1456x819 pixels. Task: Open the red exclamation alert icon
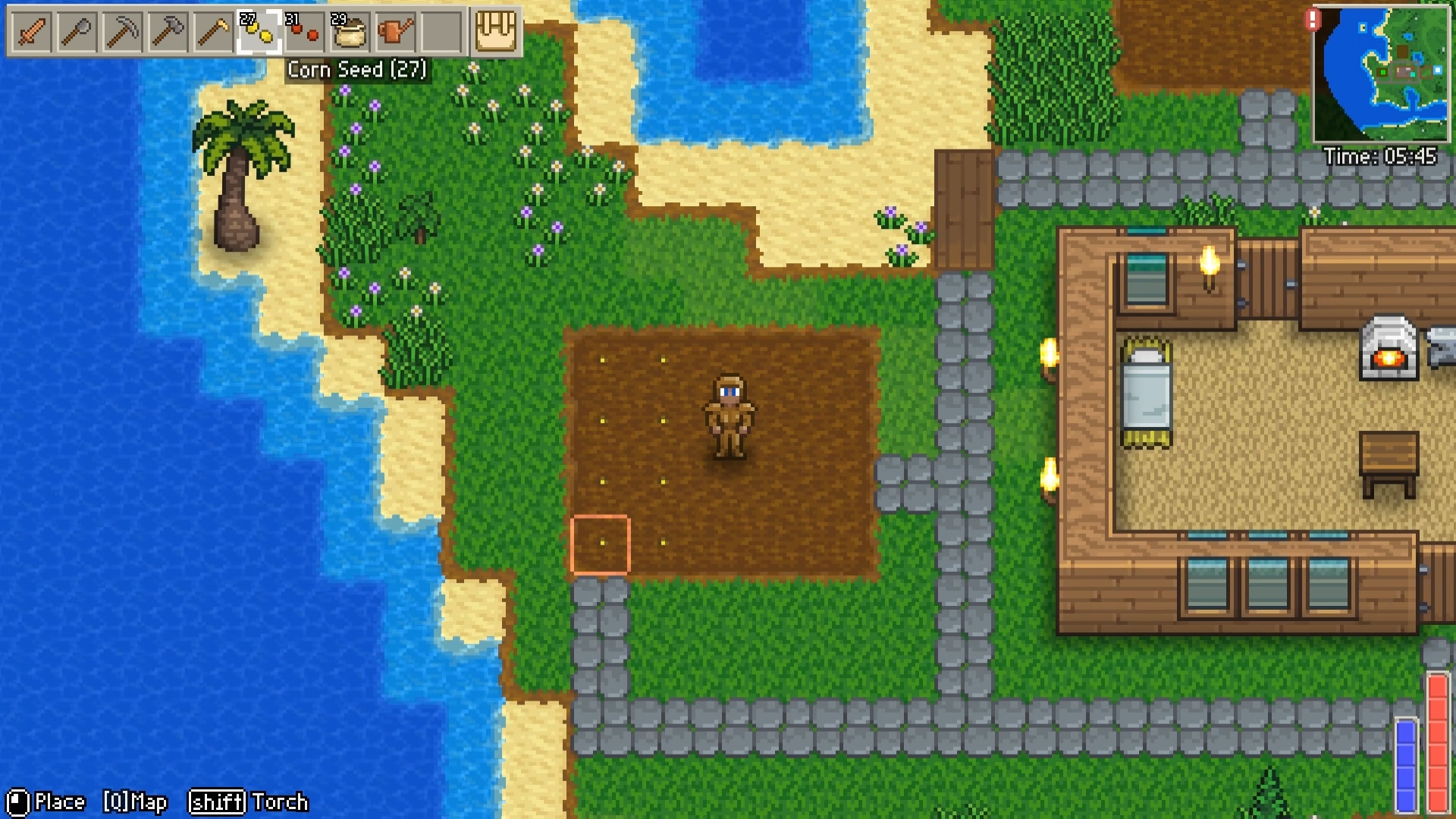tap(1313, 20)
